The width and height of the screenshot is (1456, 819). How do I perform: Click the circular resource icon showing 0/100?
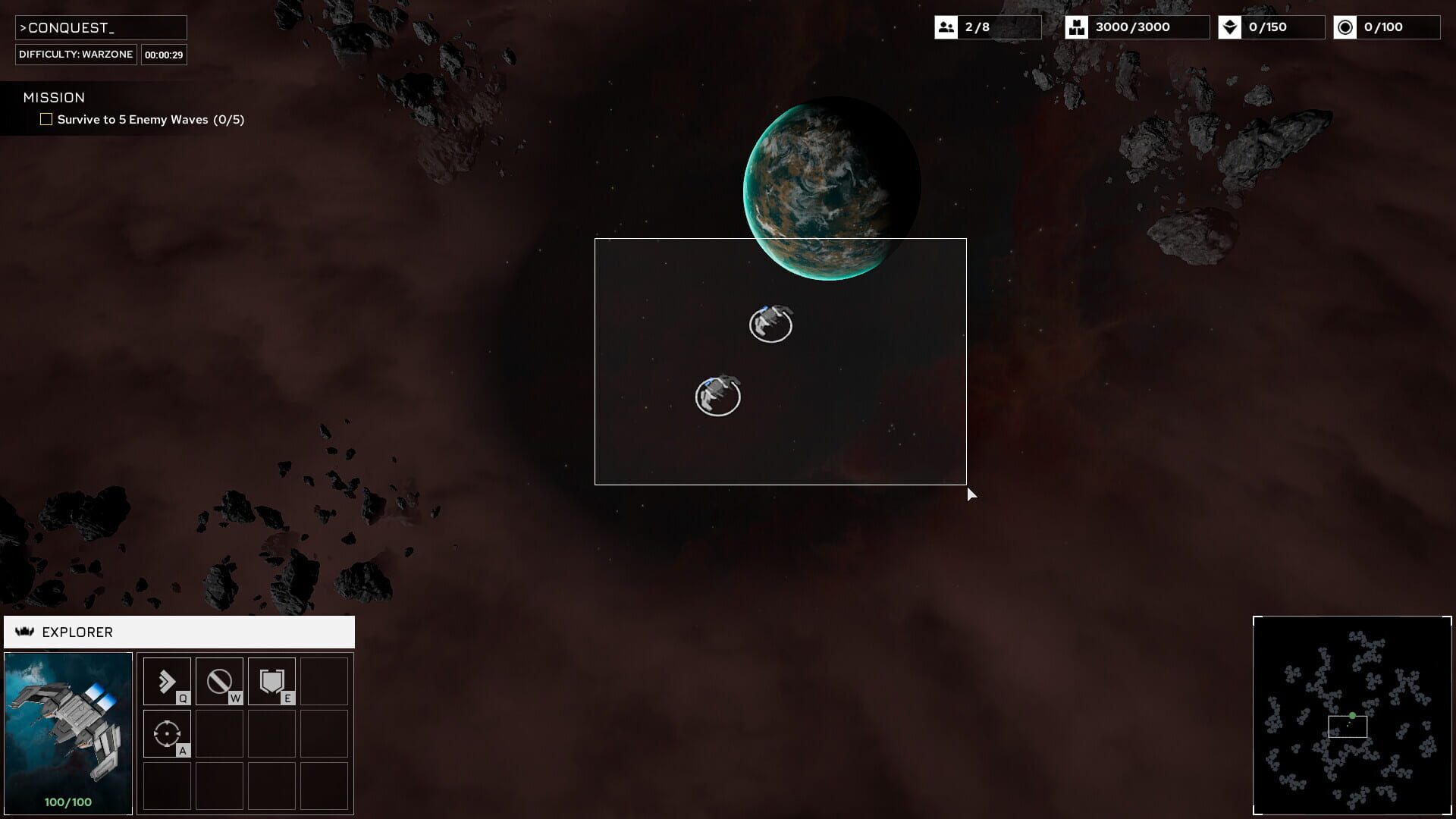(1347, 27)
